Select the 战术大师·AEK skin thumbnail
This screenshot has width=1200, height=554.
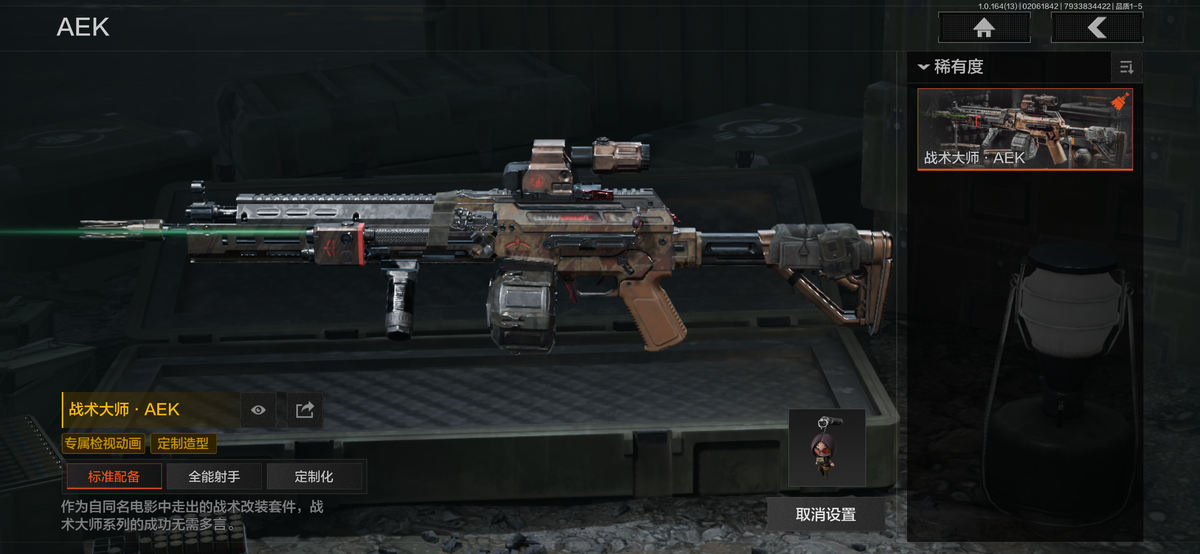point(1025,129)
